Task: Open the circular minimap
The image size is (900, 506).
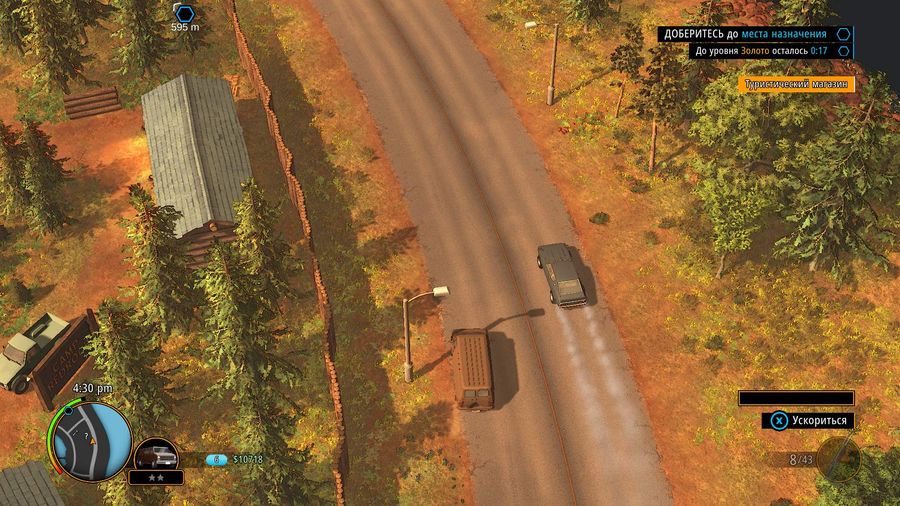Action: tap(92, 439)
